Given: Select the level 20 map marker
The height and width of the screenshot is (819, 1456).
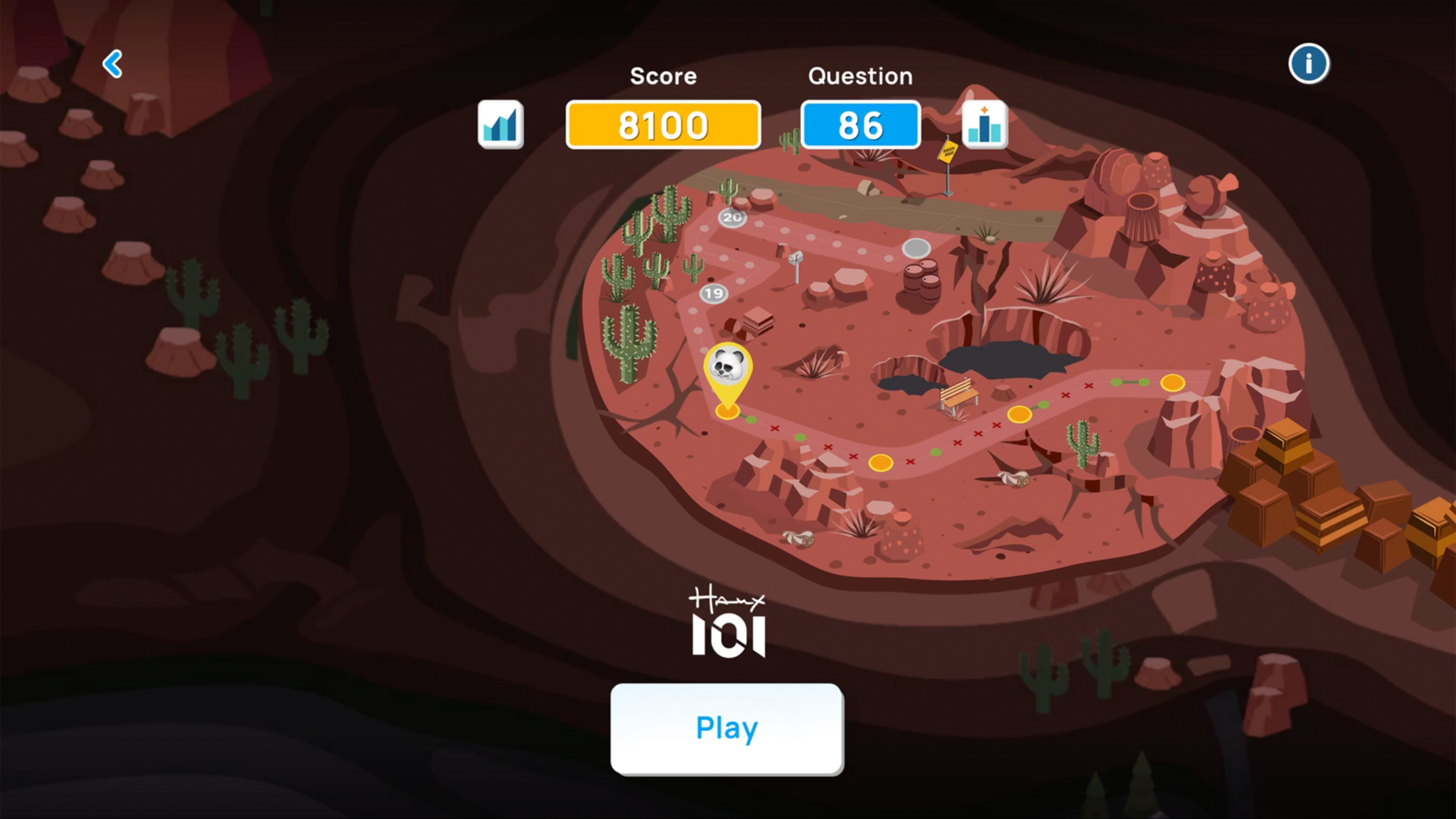Looking at the screenshot, I should pyautogui.click(x=732, y=217).
